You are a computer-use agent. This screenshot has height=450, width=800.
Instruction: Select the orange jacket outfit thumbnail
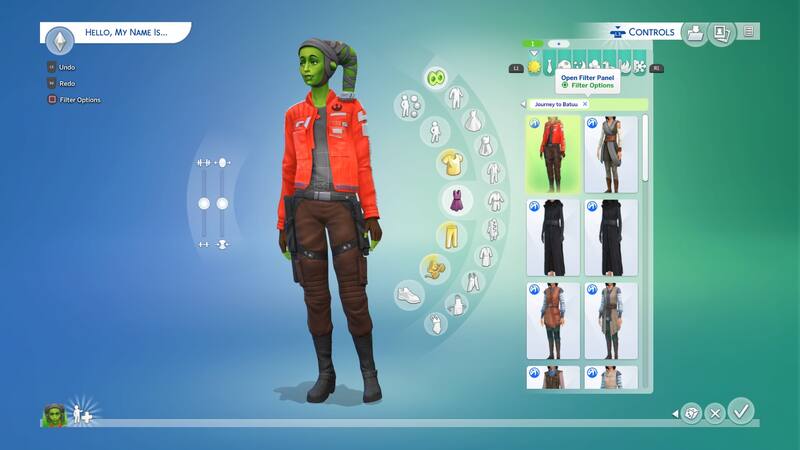coord(553,153)
